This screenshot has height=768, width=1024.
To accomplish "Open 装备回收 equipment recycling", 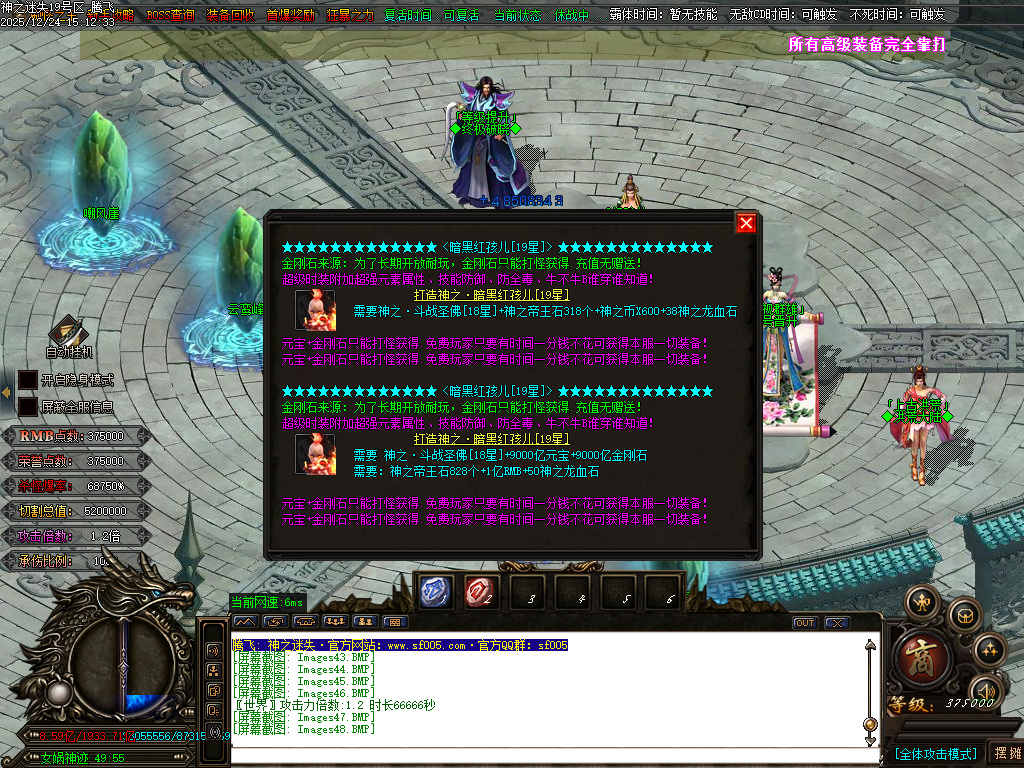I will pos(230,15).
